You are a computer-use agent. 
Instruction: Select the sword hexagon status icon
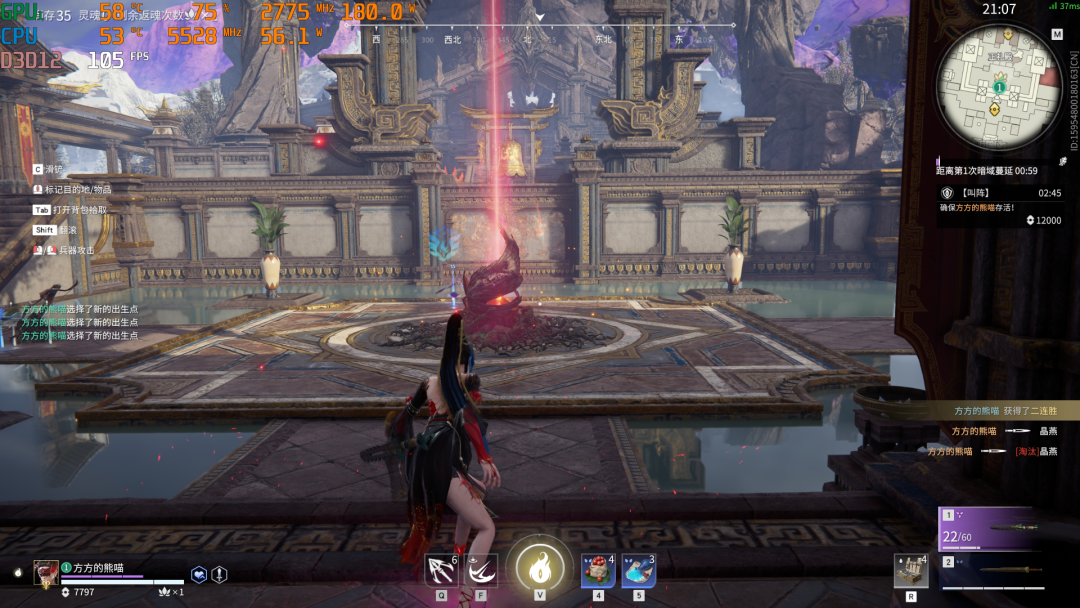(220, 574)
